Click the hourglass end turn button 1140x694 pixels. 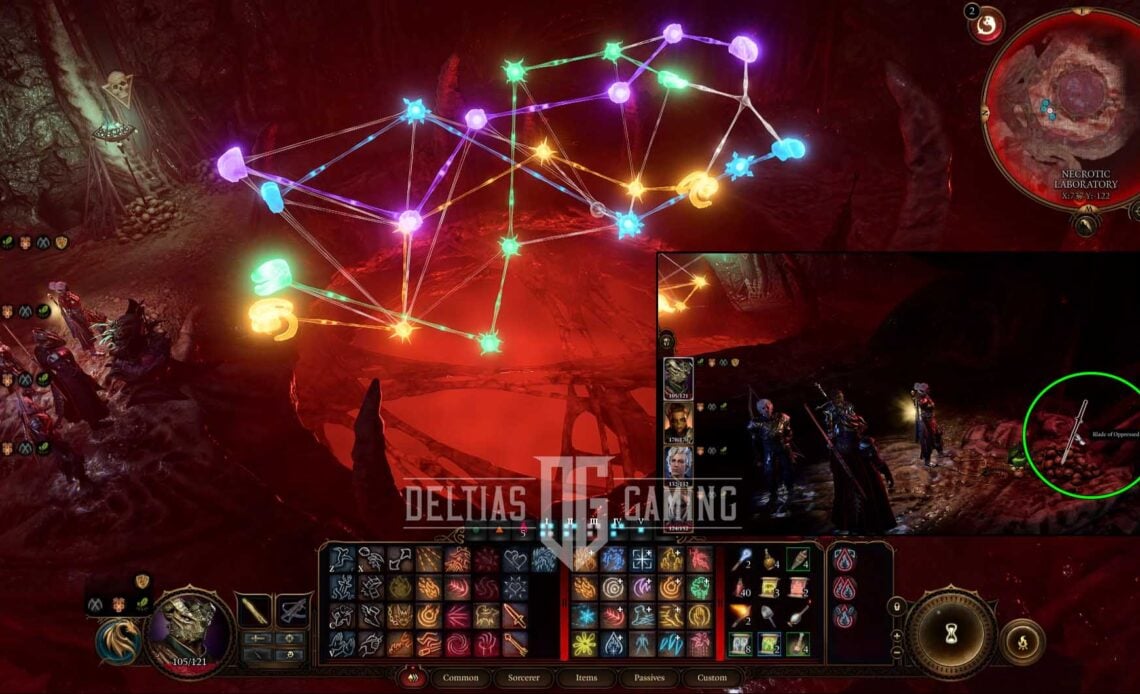point(950,634)
